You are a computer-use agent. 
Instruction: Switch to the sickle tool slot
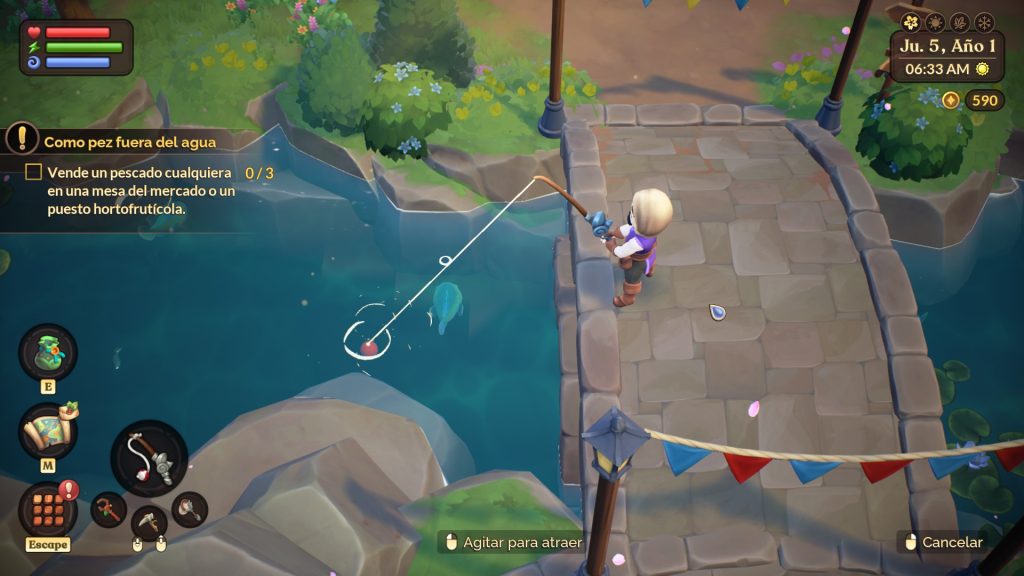(108, 510)
